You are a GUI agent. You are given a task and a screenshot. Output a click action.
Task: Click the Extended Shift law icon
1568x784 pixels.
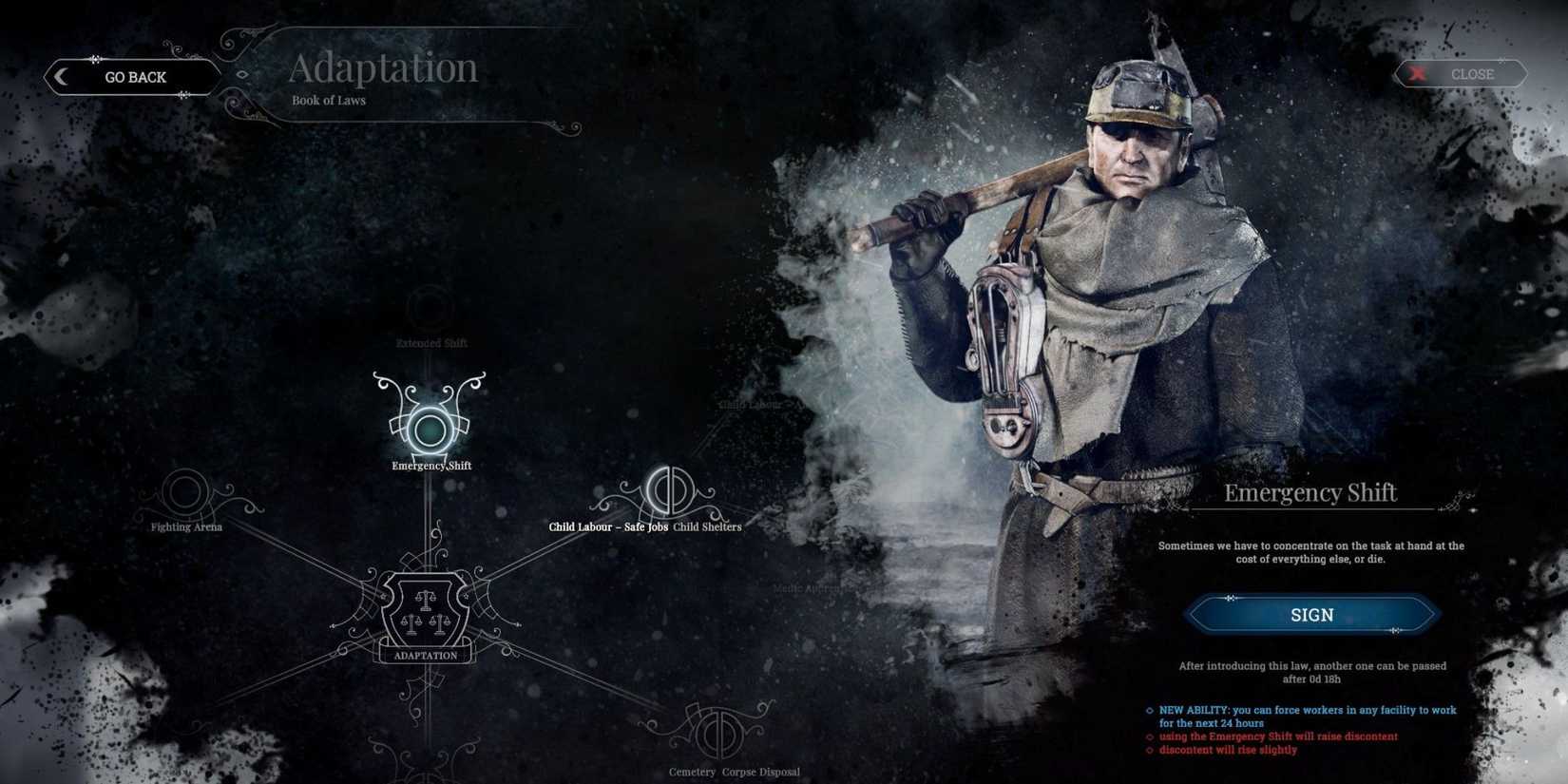pos(430,309)
